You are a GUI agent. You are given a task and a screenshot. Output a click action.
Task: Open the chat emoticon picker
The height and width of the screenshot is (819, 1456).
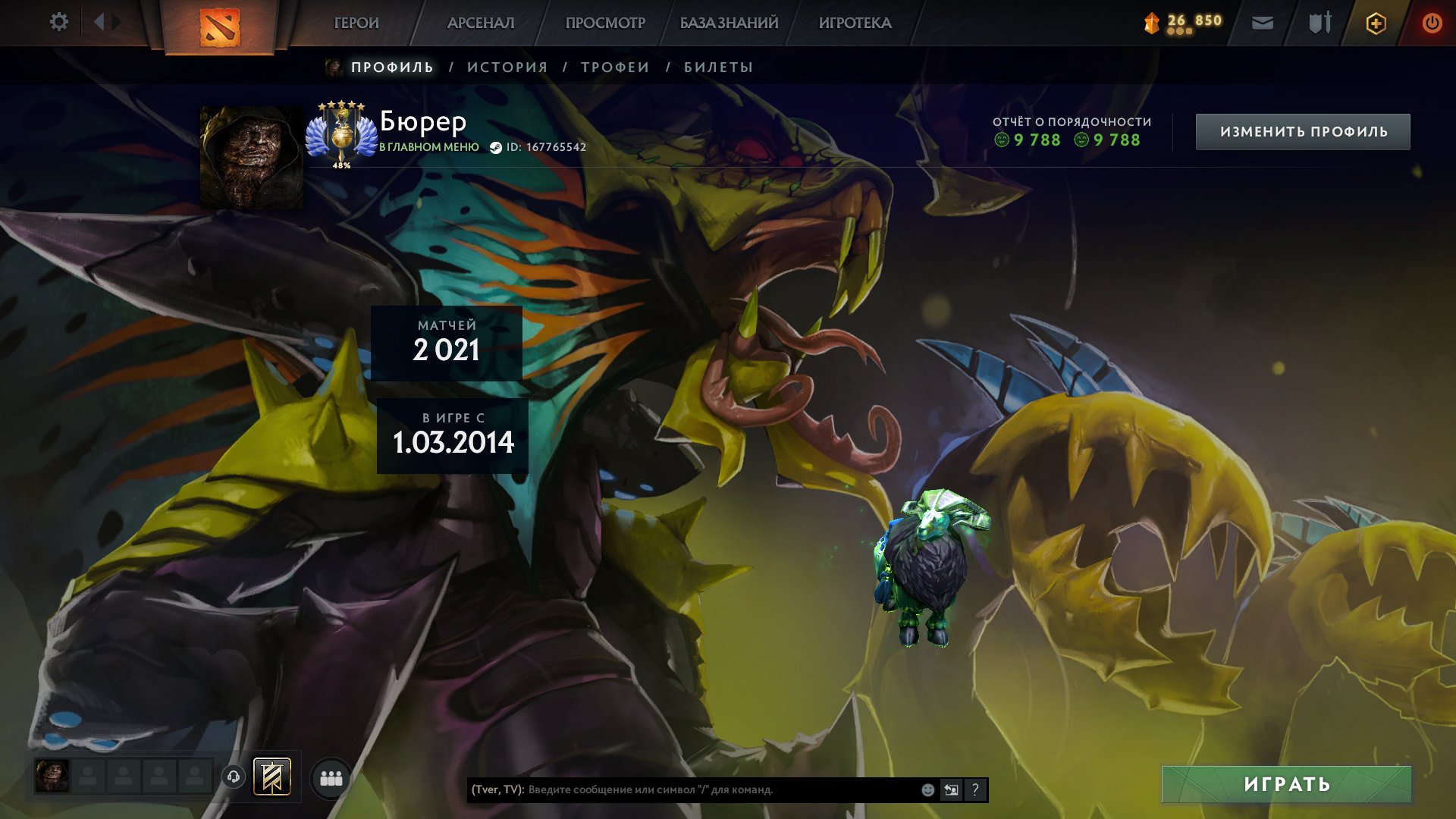(x=927, y=790)
